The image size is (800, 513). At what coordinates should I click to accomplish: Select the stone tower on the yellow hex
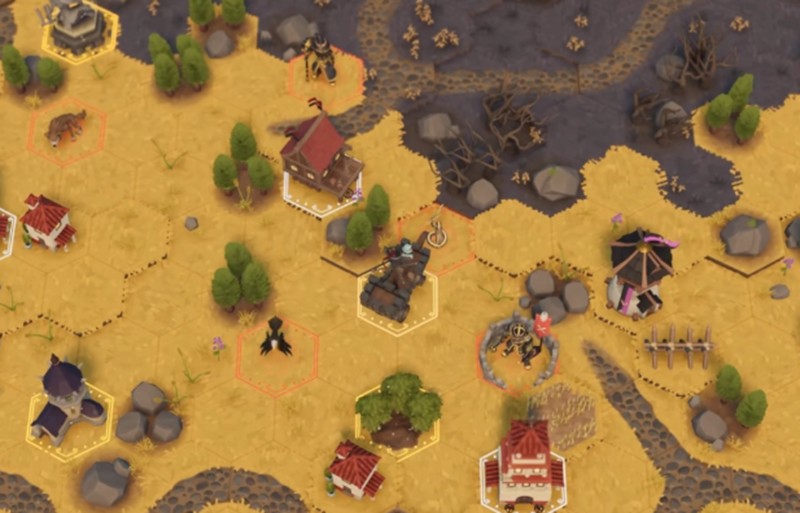click(79, 27)
